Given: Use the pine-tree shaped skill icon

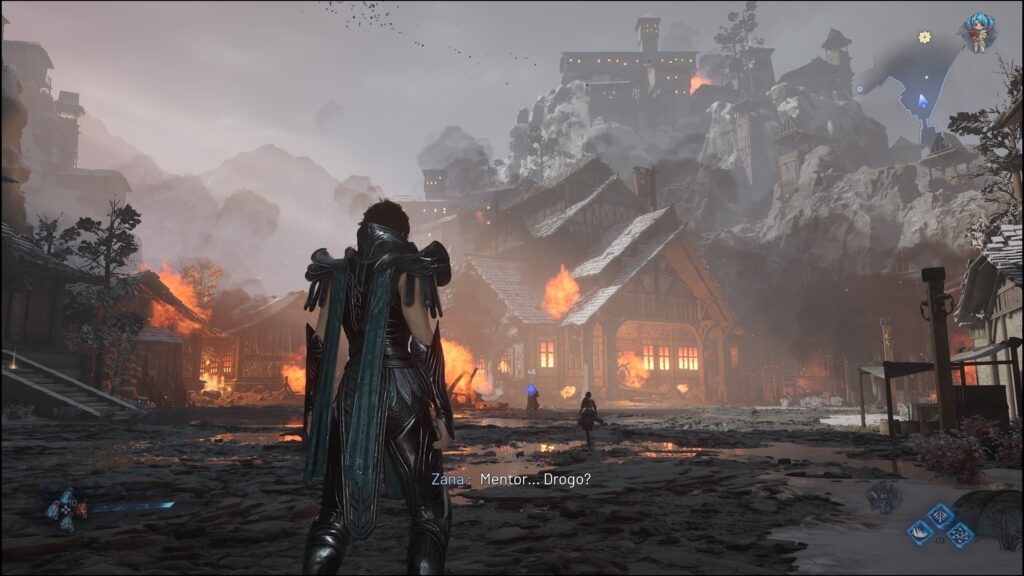Looking at the screenshot, I should [940, 514].
